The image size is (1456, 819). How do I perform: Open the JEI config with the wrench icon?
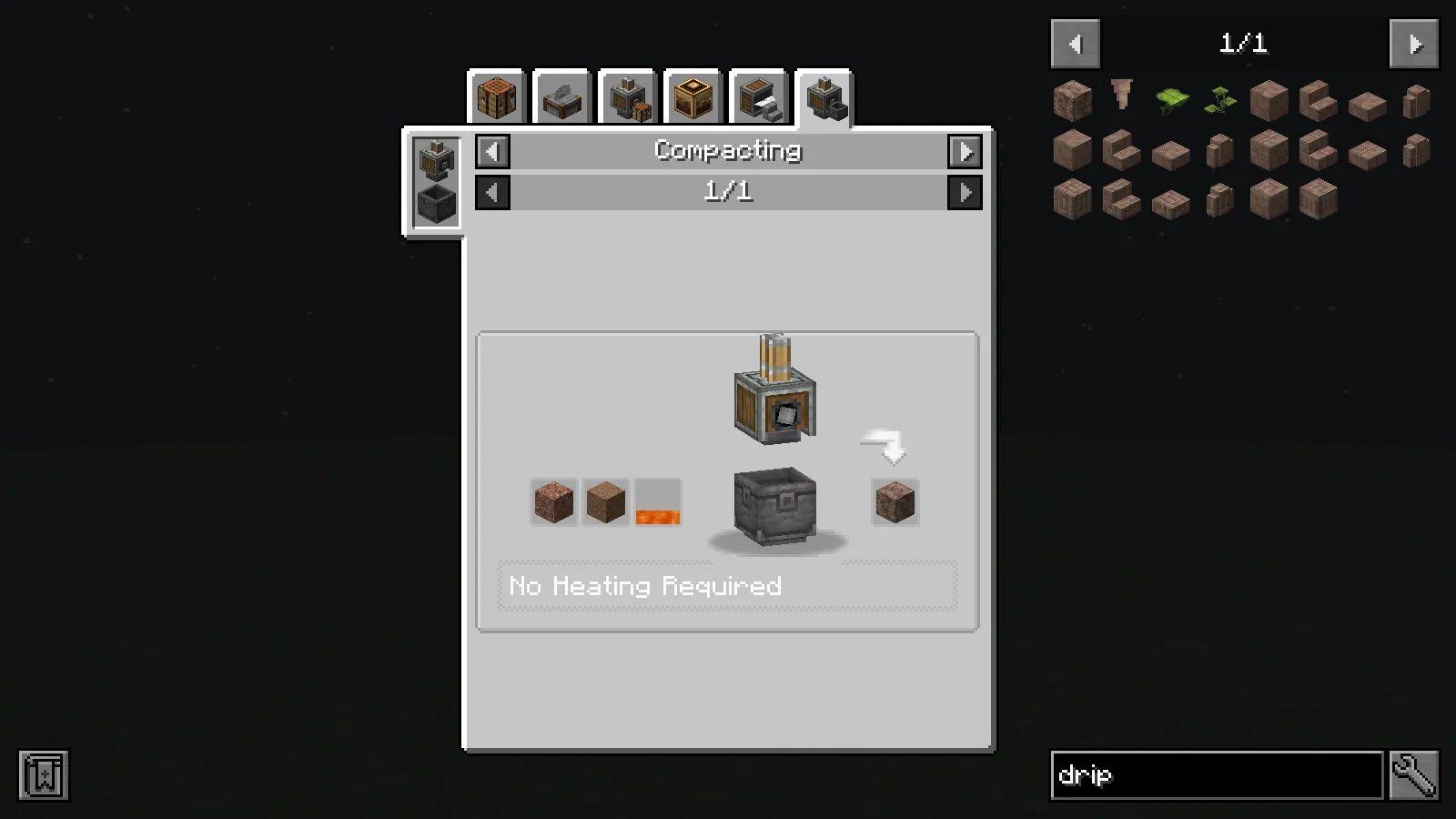(1415, 775)
